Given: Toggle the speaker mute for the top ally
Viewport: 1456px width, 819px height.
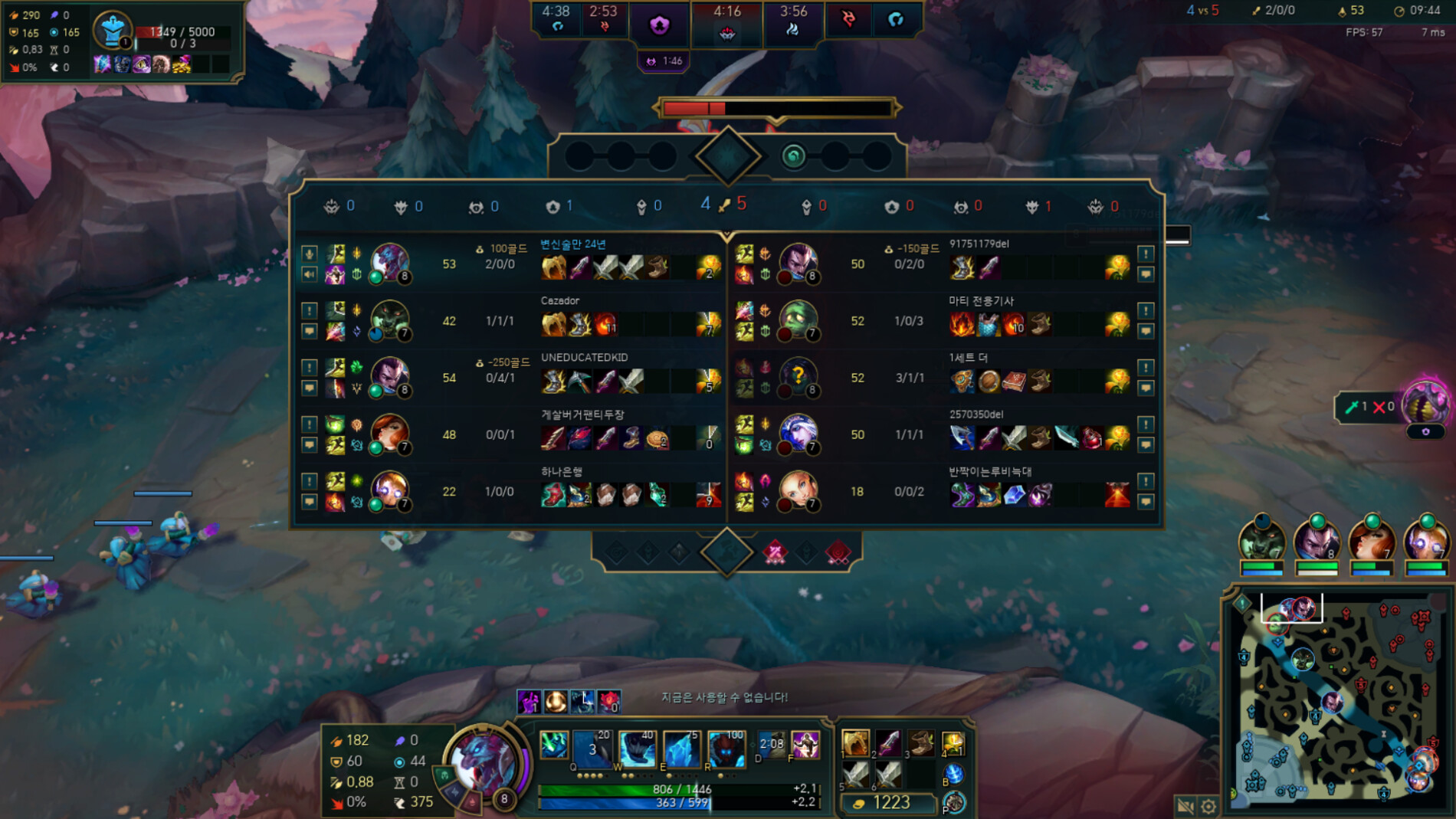Looking at the screenshot, I should point(310,276).
